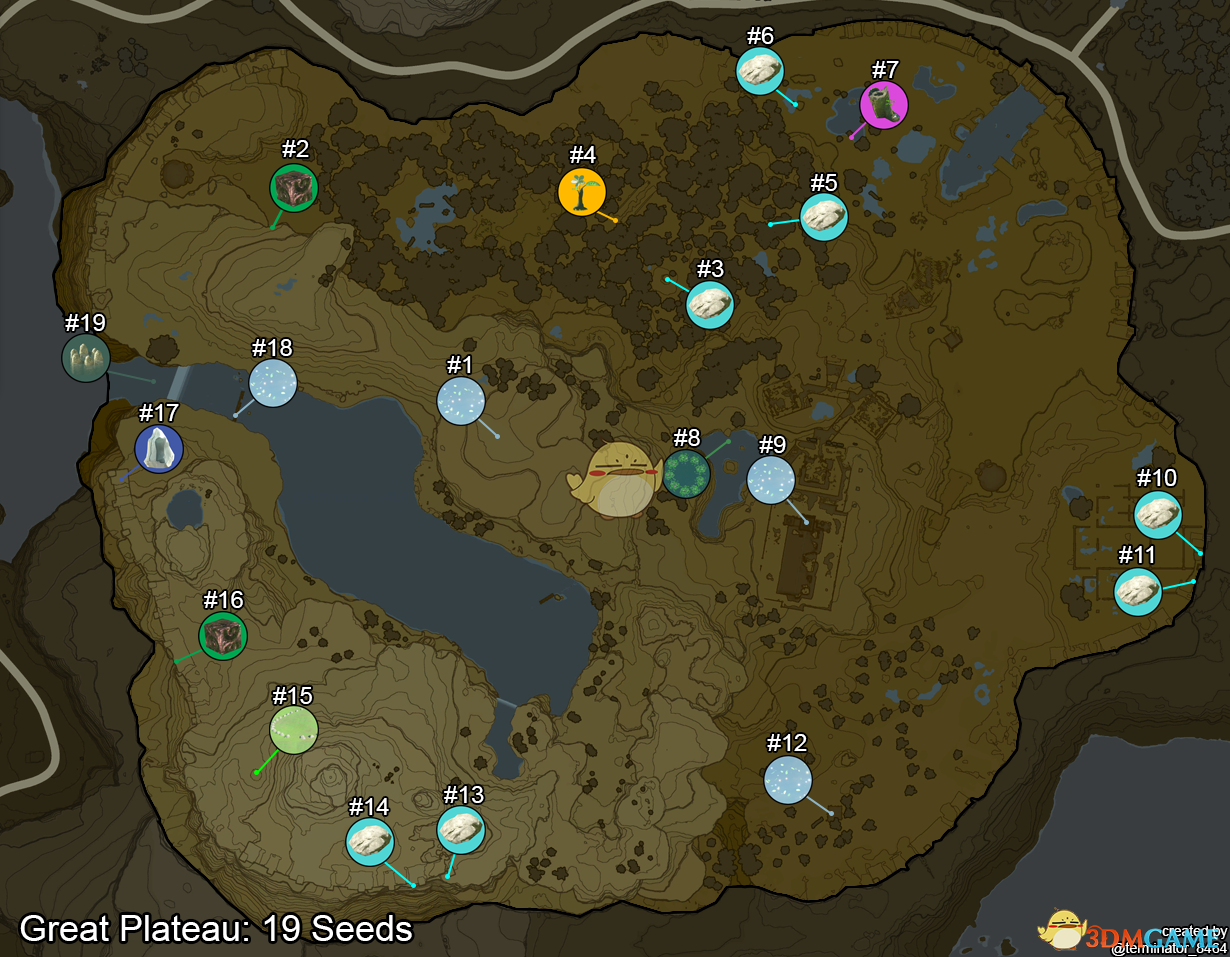Choose rock marker #10 on the map
1230x957 pixels.
click(1158, 515)
